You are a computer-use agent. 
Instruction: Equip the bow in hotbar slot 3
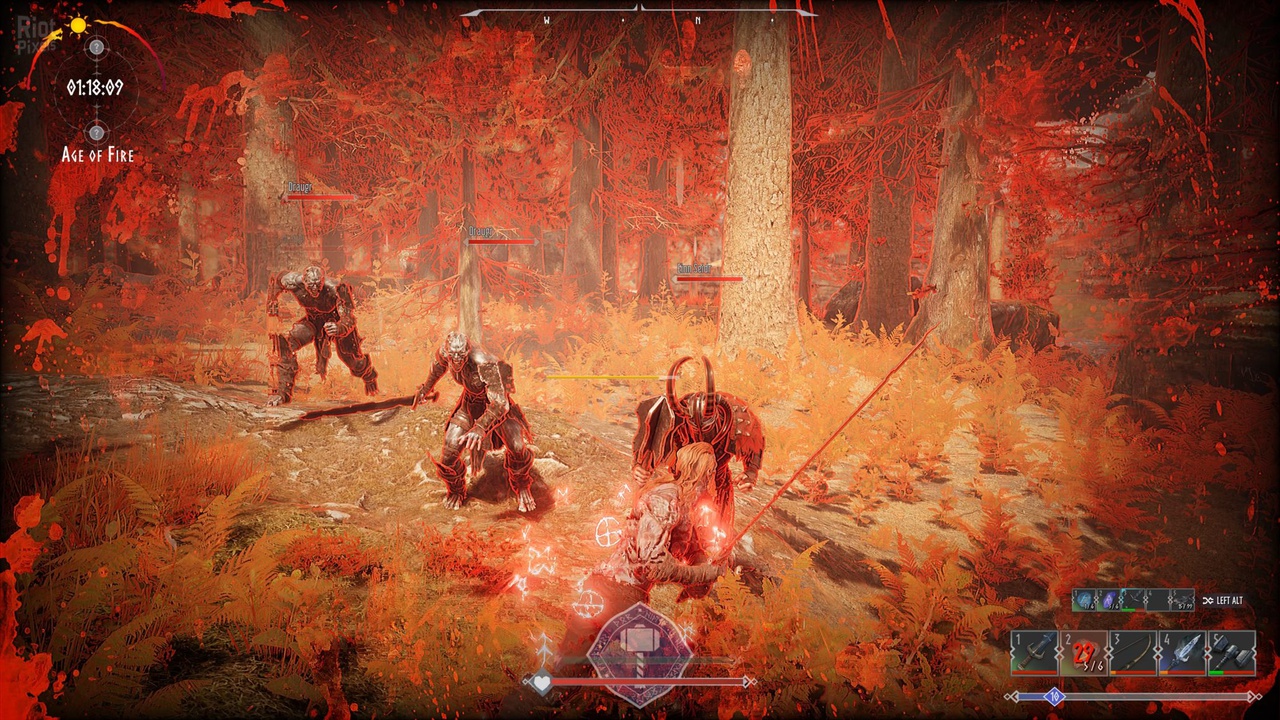1133,653
